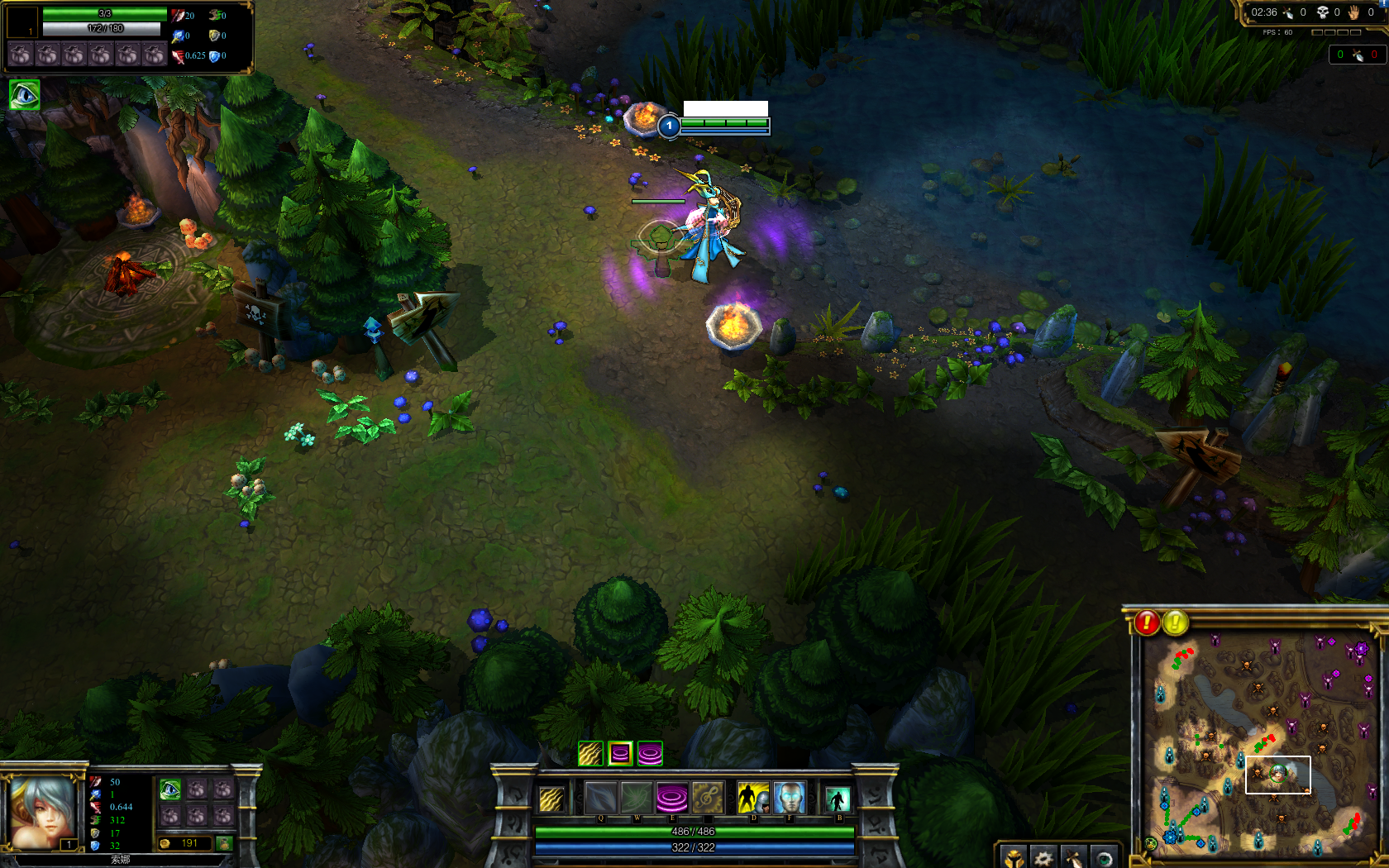Use the glowing-eyed face summoner spell

pos(790,799)
